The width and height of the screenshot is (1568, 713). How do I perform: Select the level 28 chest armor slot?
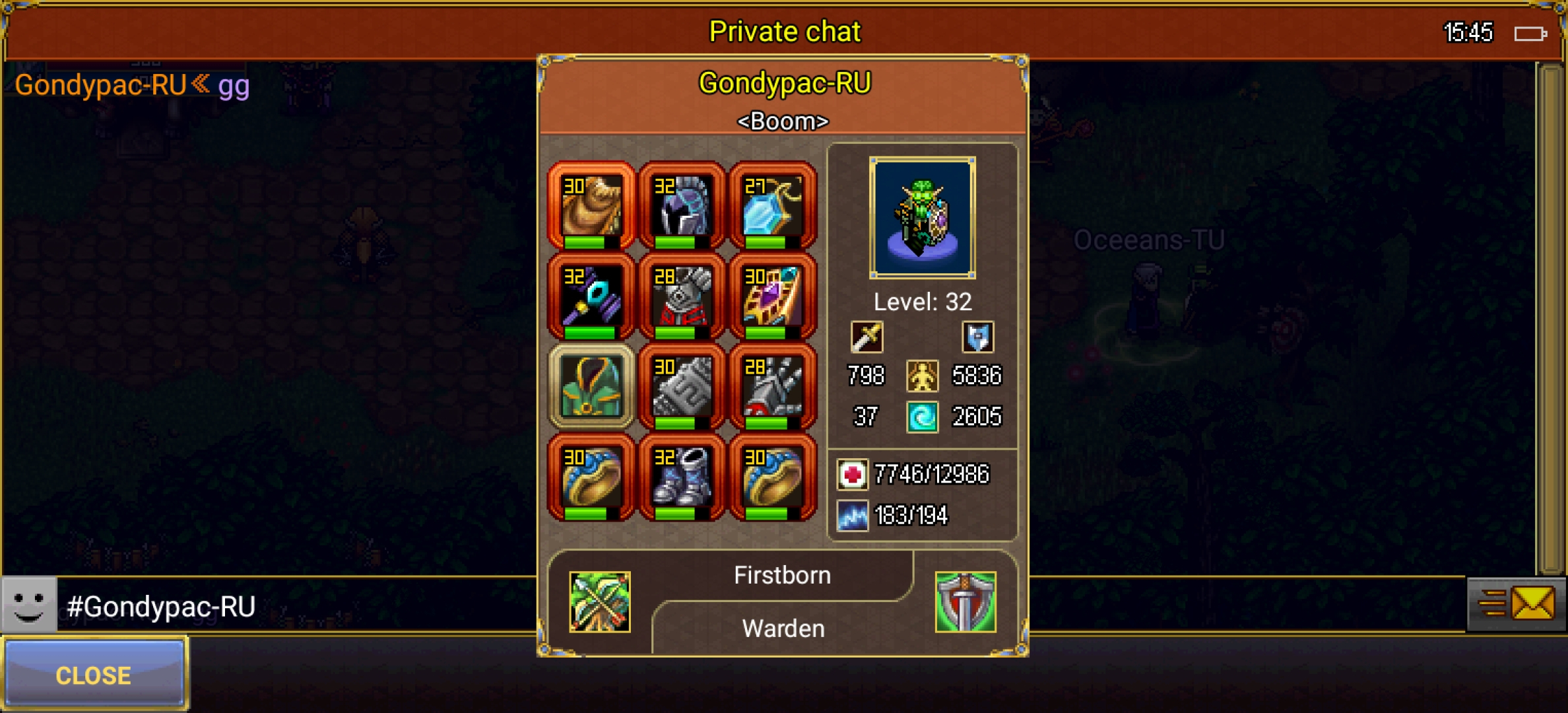[682, 296]
